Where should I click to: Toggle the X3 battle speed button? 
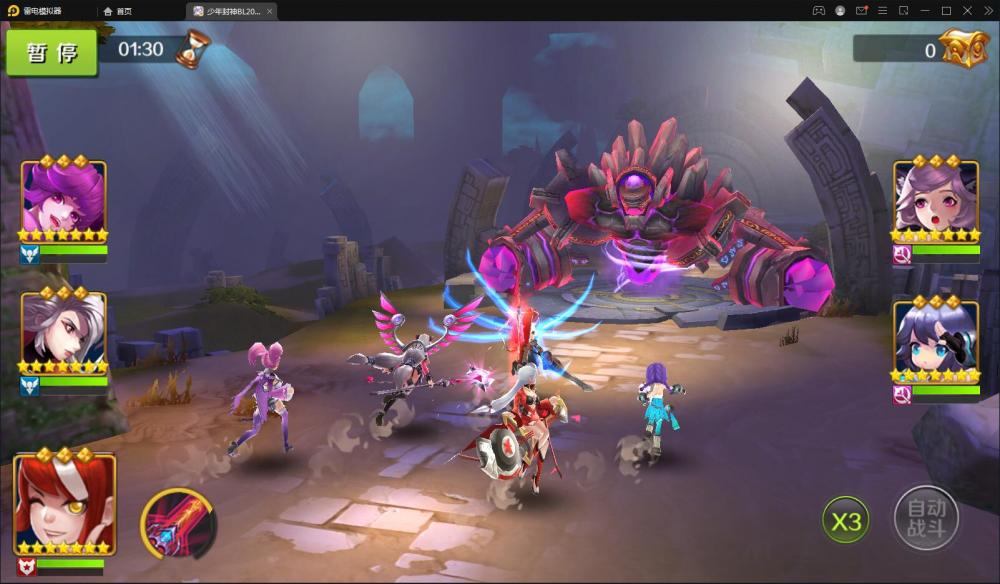click(x=846, y=521)
